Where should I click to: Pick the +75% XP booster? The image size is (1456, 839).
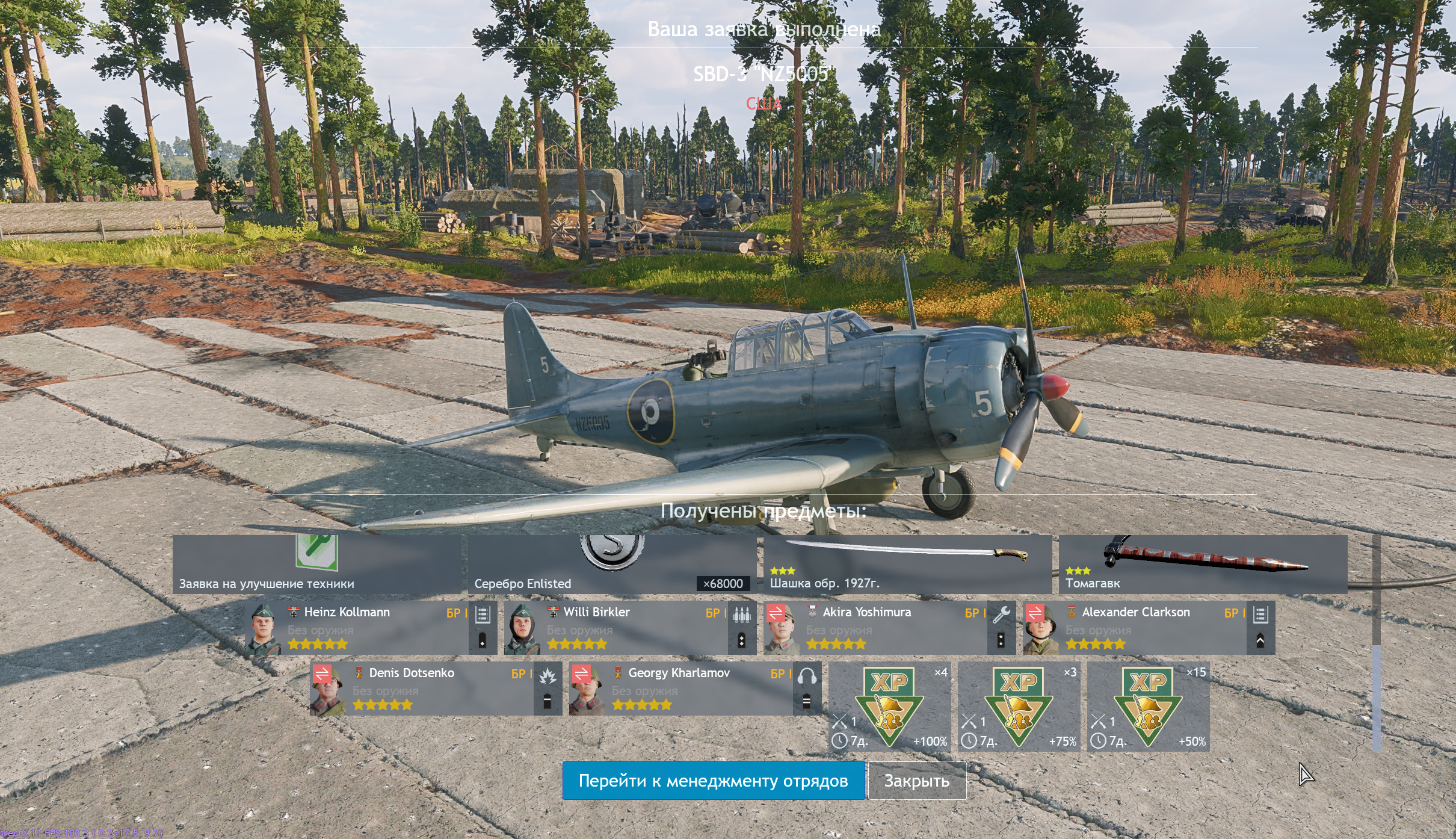[1019, 707]
